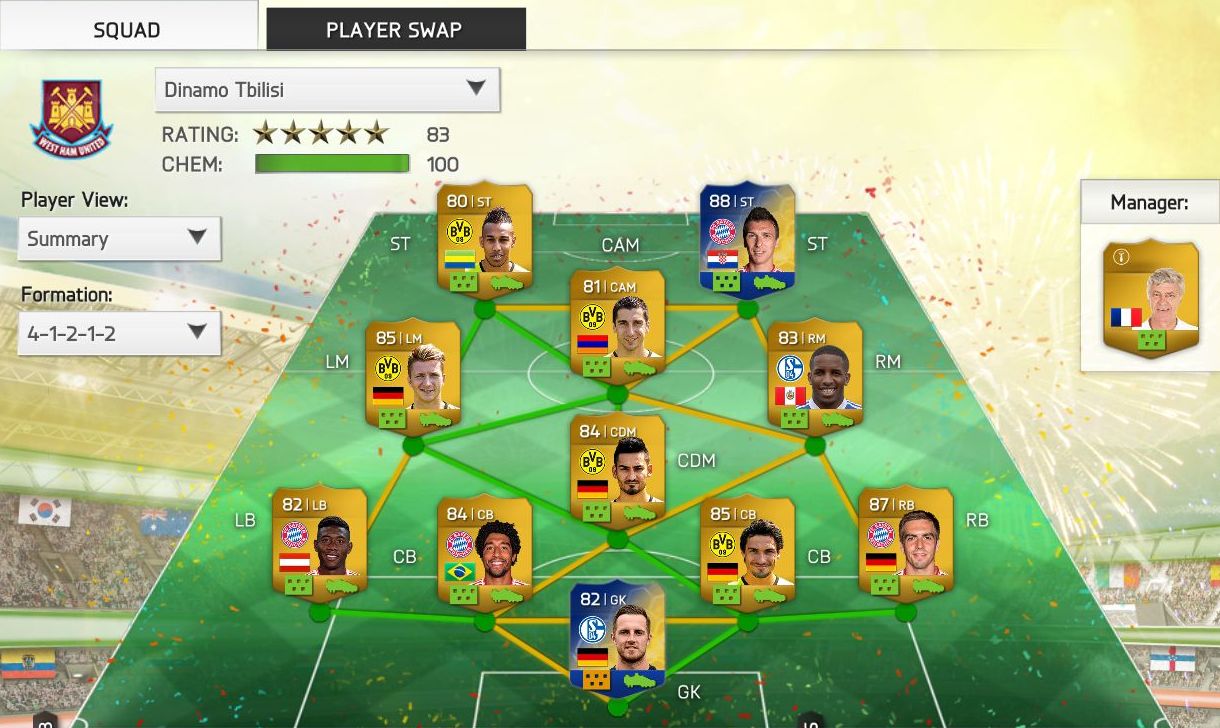Select the 84-rated Brazilian CB card
The width and height of the screenshot is (1220, 728).
(485, 549)
